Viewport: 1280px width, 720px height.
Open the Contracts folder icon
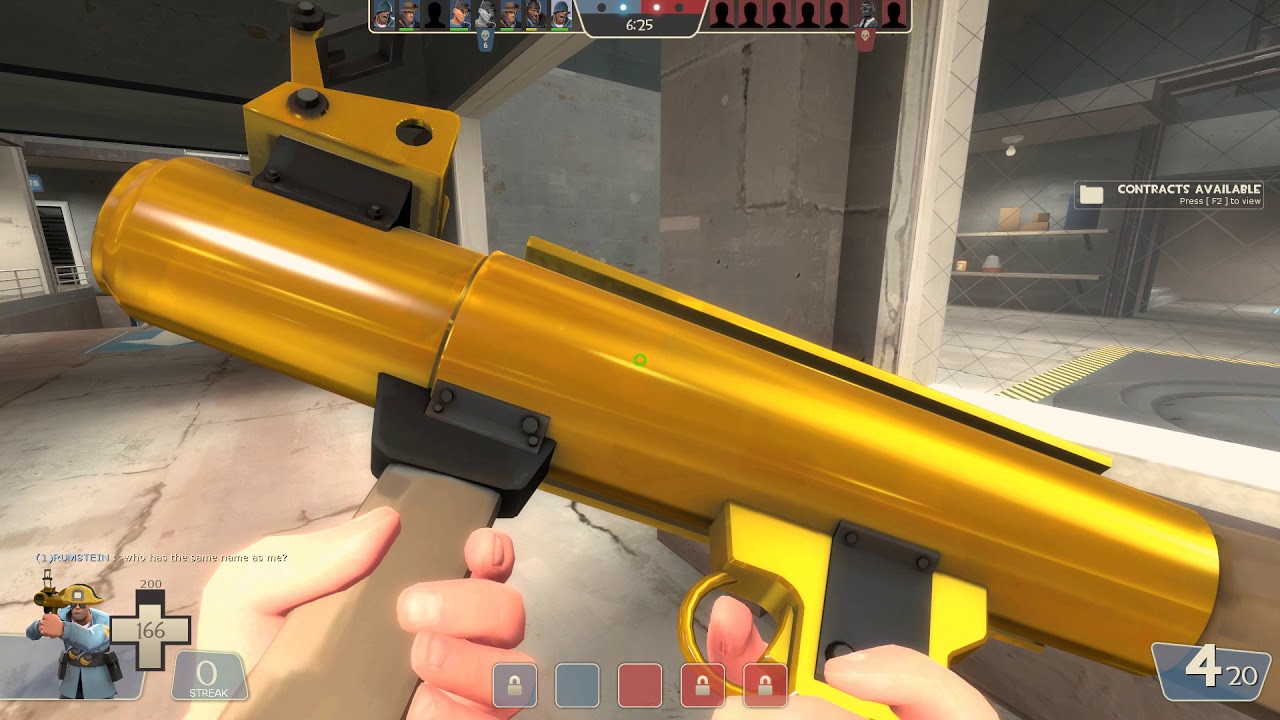coord(1091,192)
